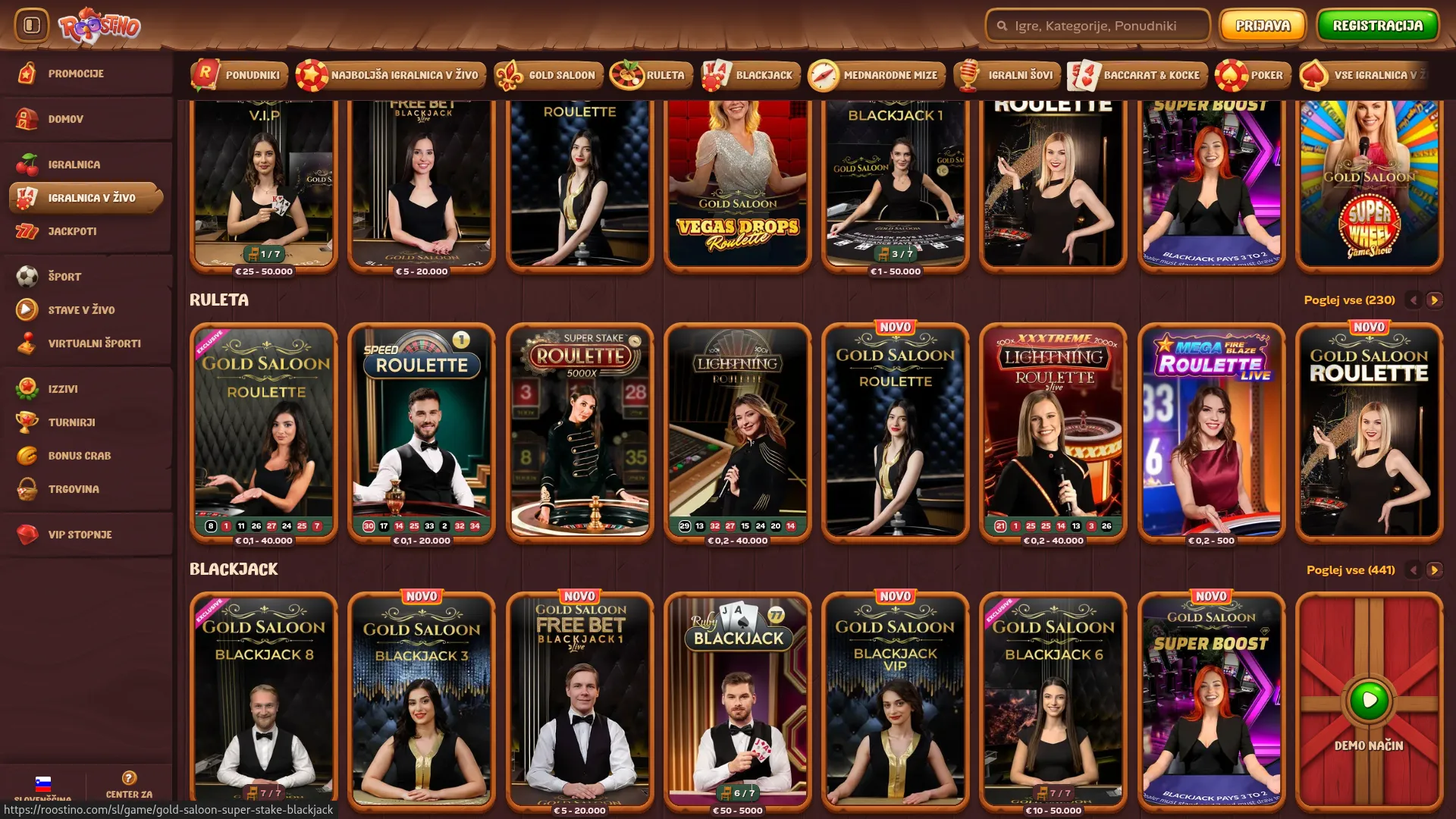Open XXXtreme Lightning Roulette tile
Viewport: 1456px width, 819px height.
point(1053,432)
